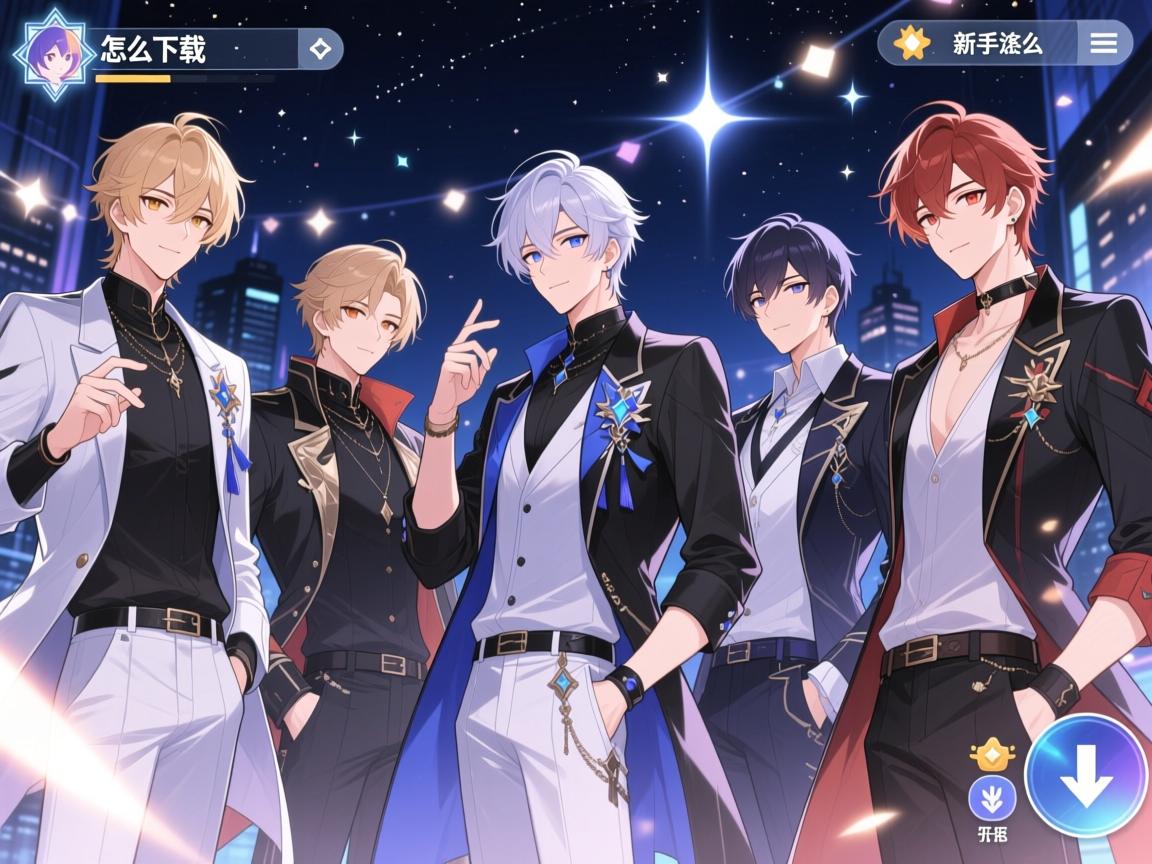The width and height of the screenshot is (1152, 864).
Task: Select the 新手 star badge button
Action: click(911, 43)
